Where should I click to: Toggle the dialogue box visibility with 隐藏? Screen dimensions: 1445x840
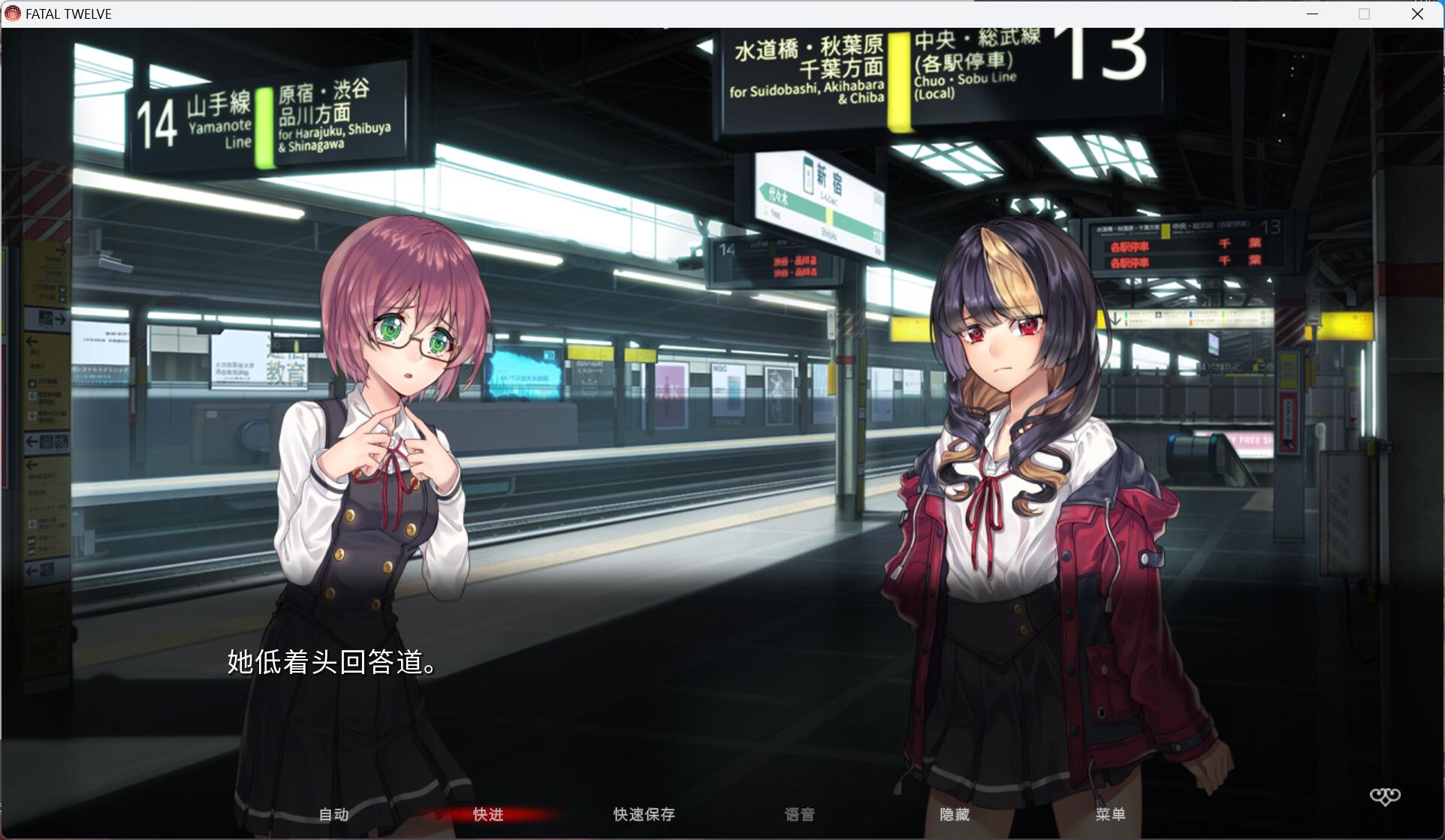(955, 814)
